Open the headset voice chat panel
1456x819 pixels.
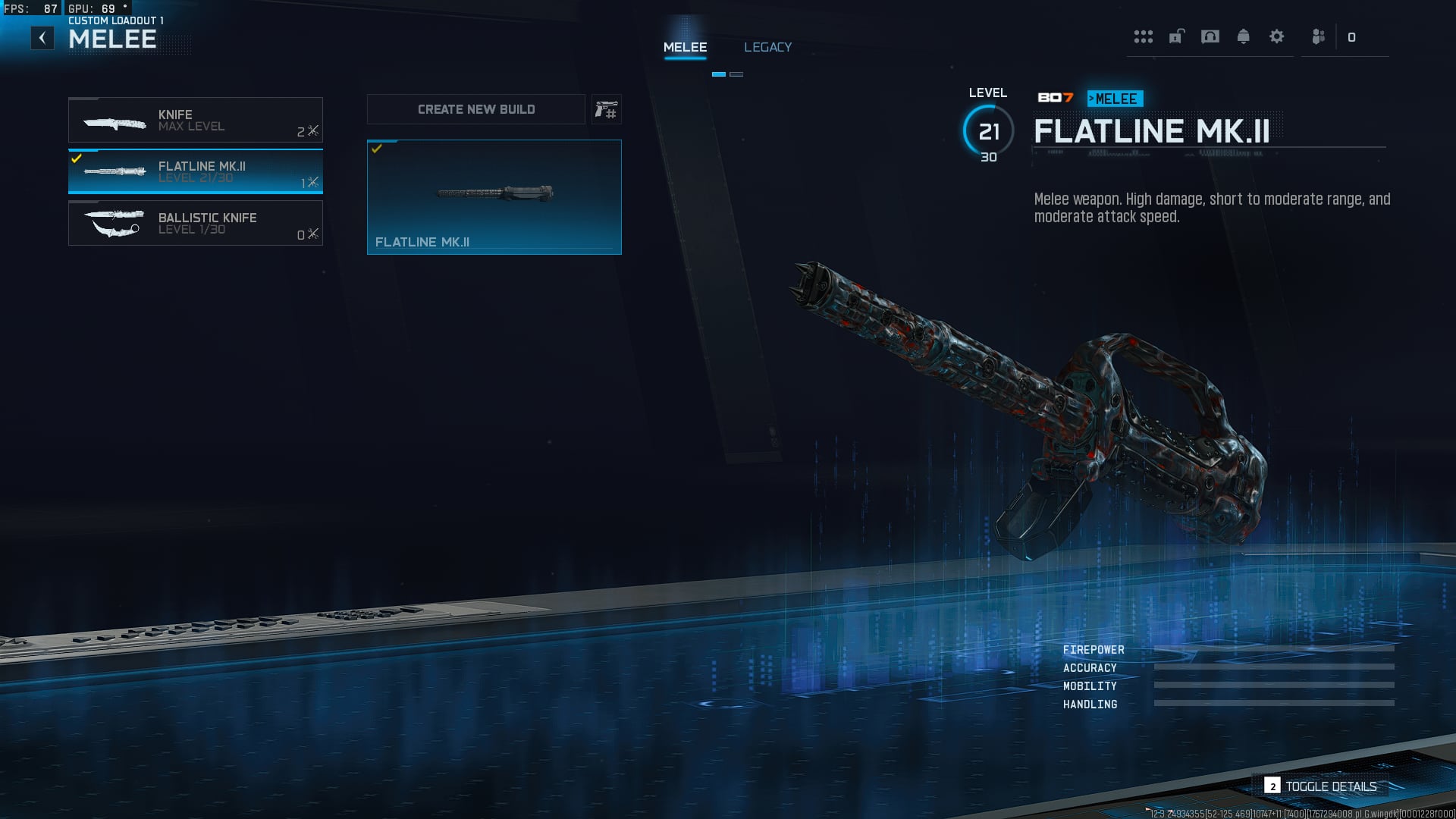point(1210,37)
